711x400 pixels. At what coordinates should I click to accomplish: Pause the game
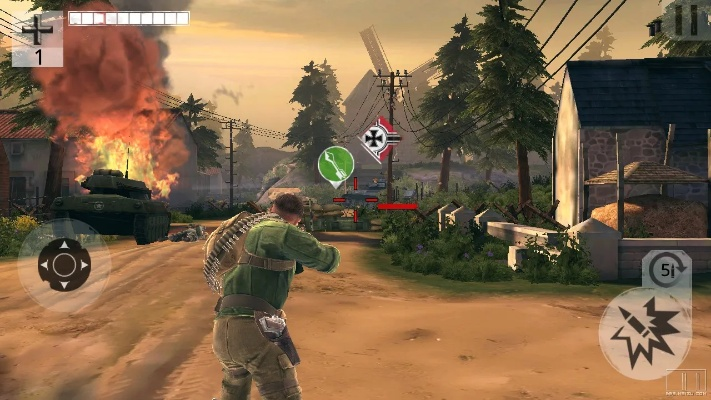[x=686, y=19]
